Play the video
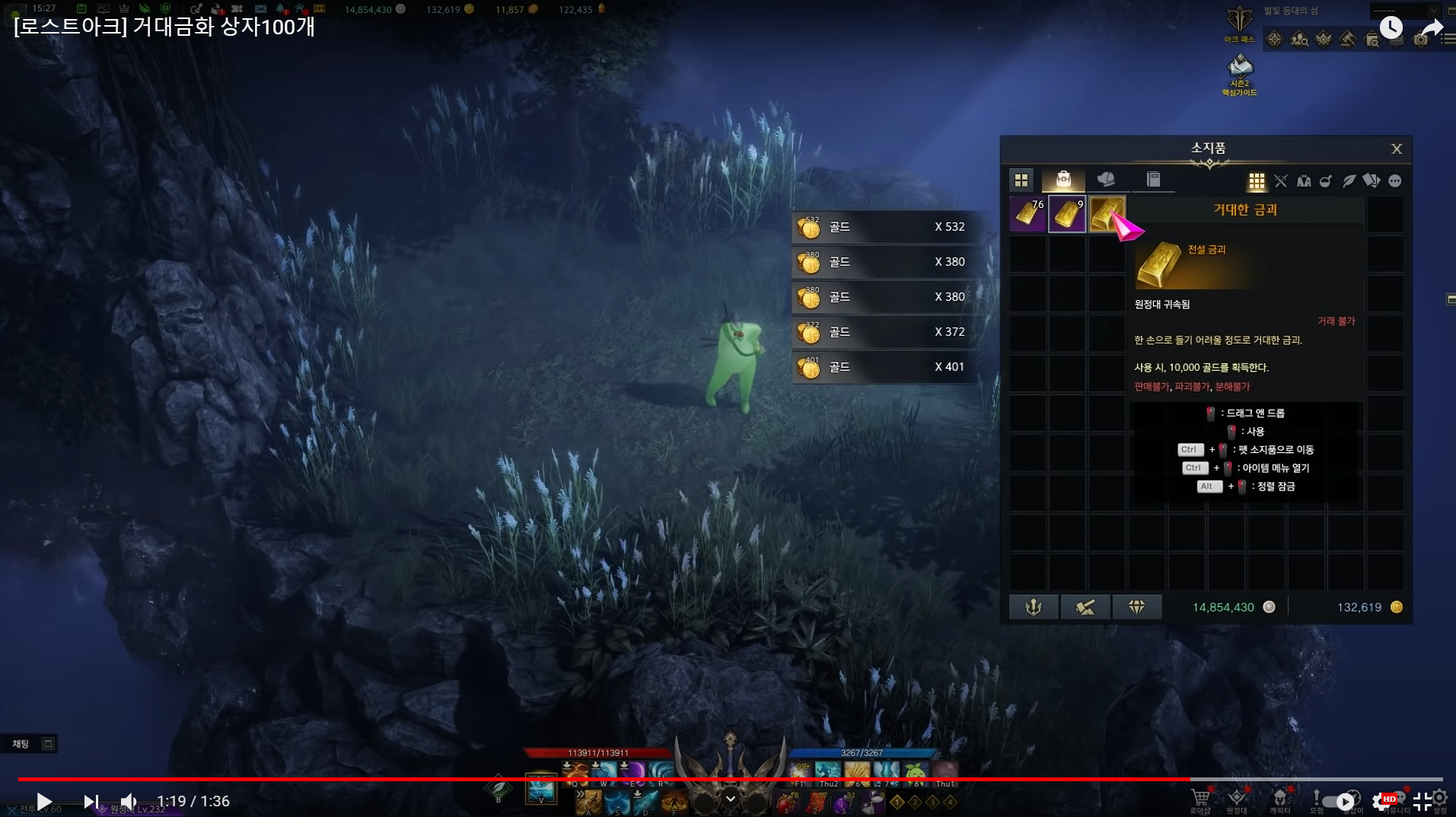Screen dimensions: 1456x817 pyautogui.click(x=44, y=801)
